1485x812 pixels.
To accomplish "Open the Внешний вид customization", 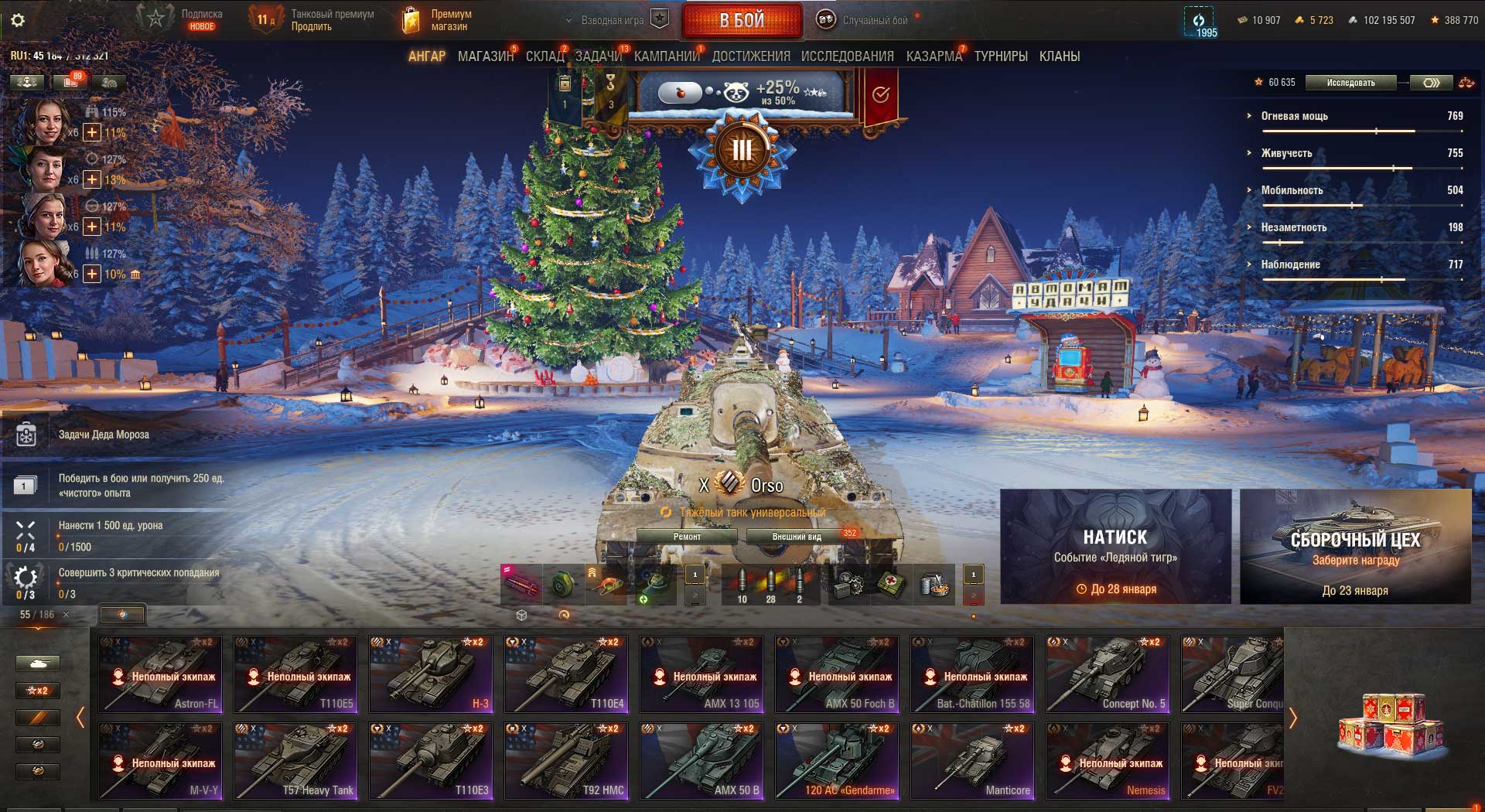I will point(797,537).
